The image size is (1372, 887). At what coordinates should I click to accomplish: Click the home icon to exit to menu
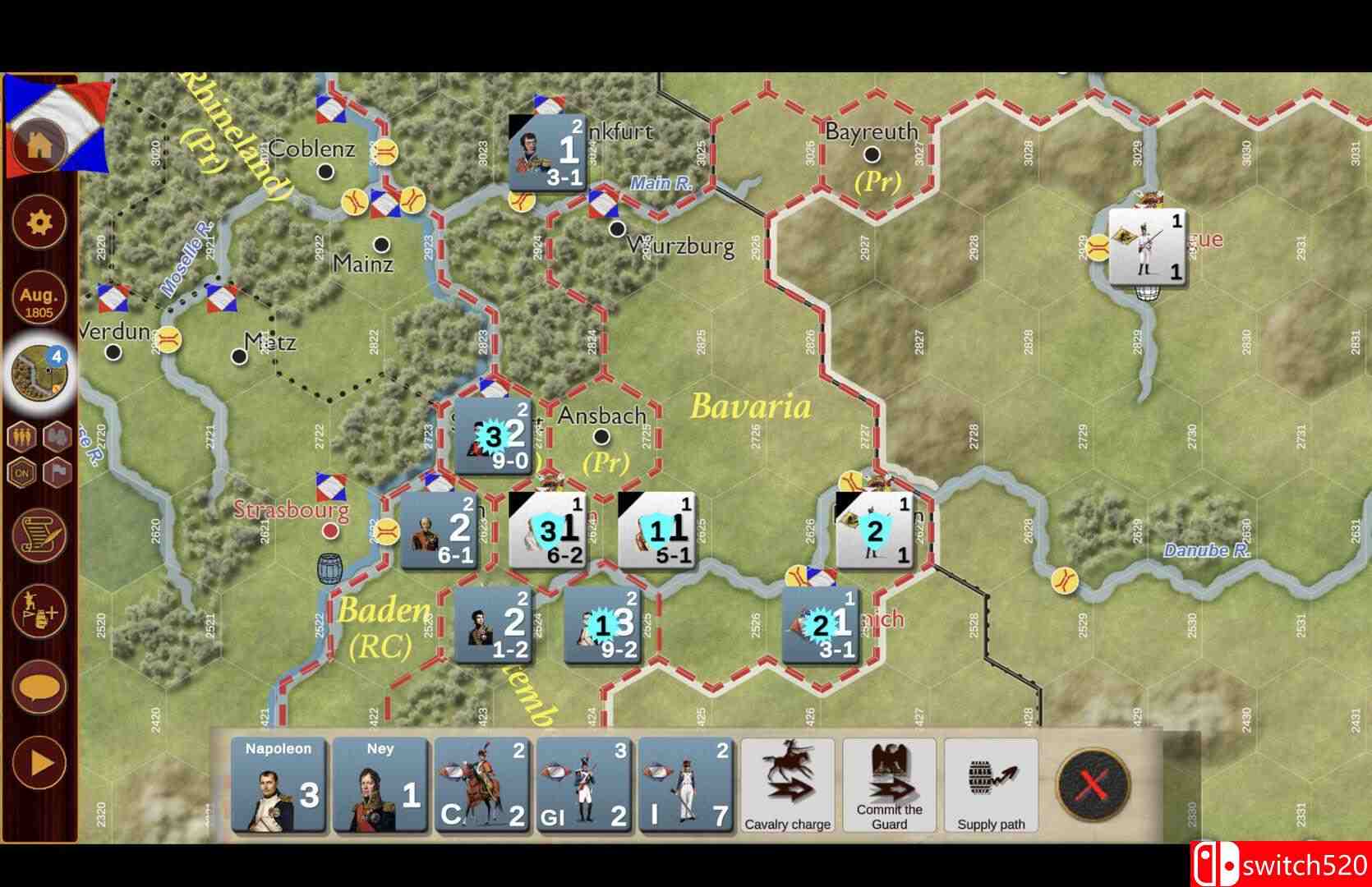38,146
